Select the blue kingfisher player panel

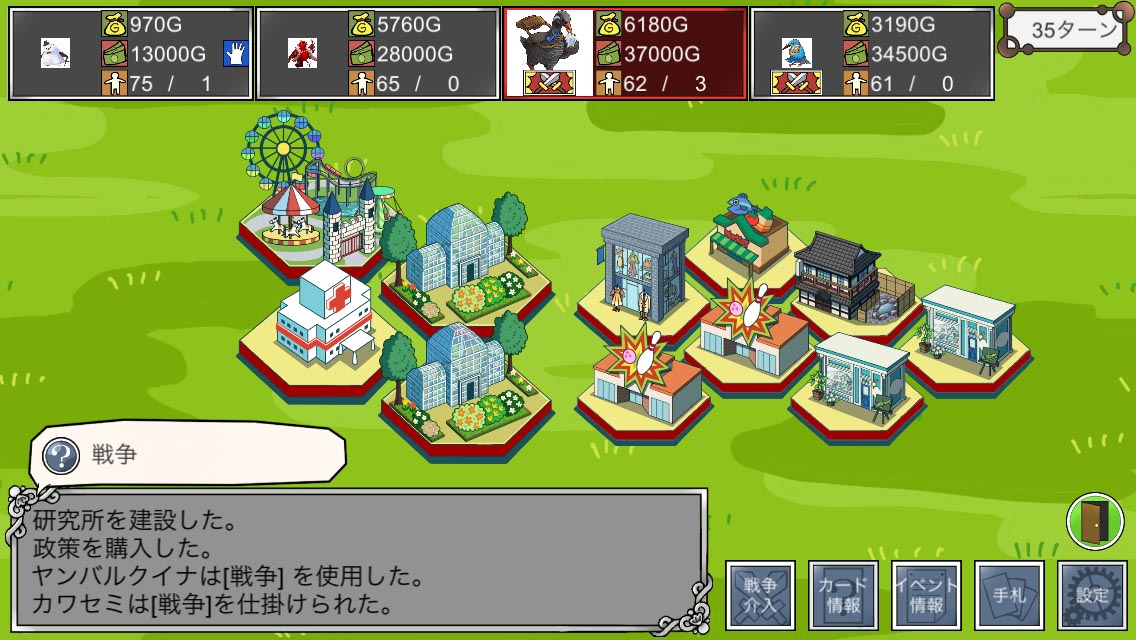coord(872,53)
